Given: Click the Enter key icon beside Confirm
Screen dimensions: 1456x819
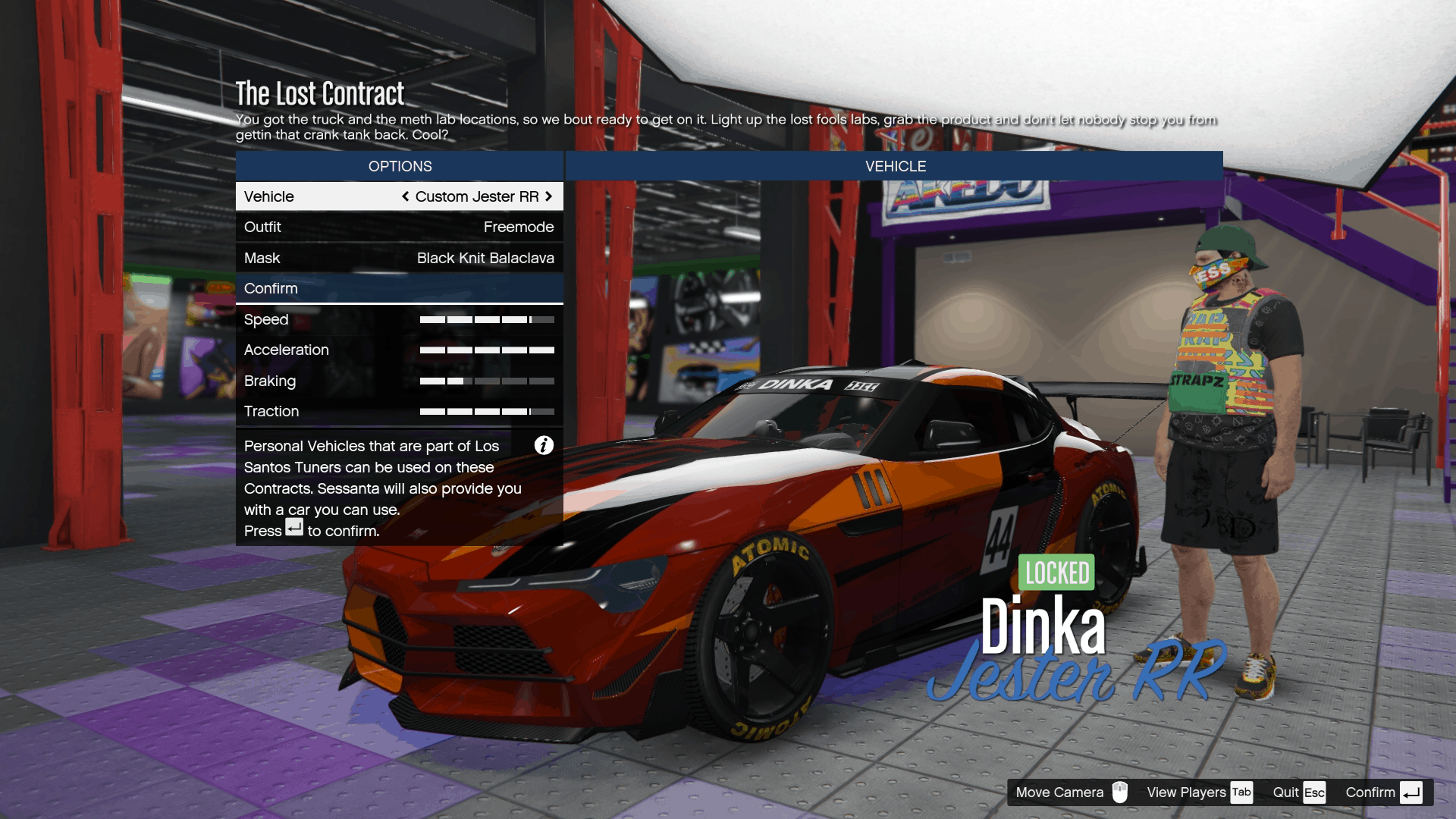Looking at the screenshot, I should tap(1413, 792).
